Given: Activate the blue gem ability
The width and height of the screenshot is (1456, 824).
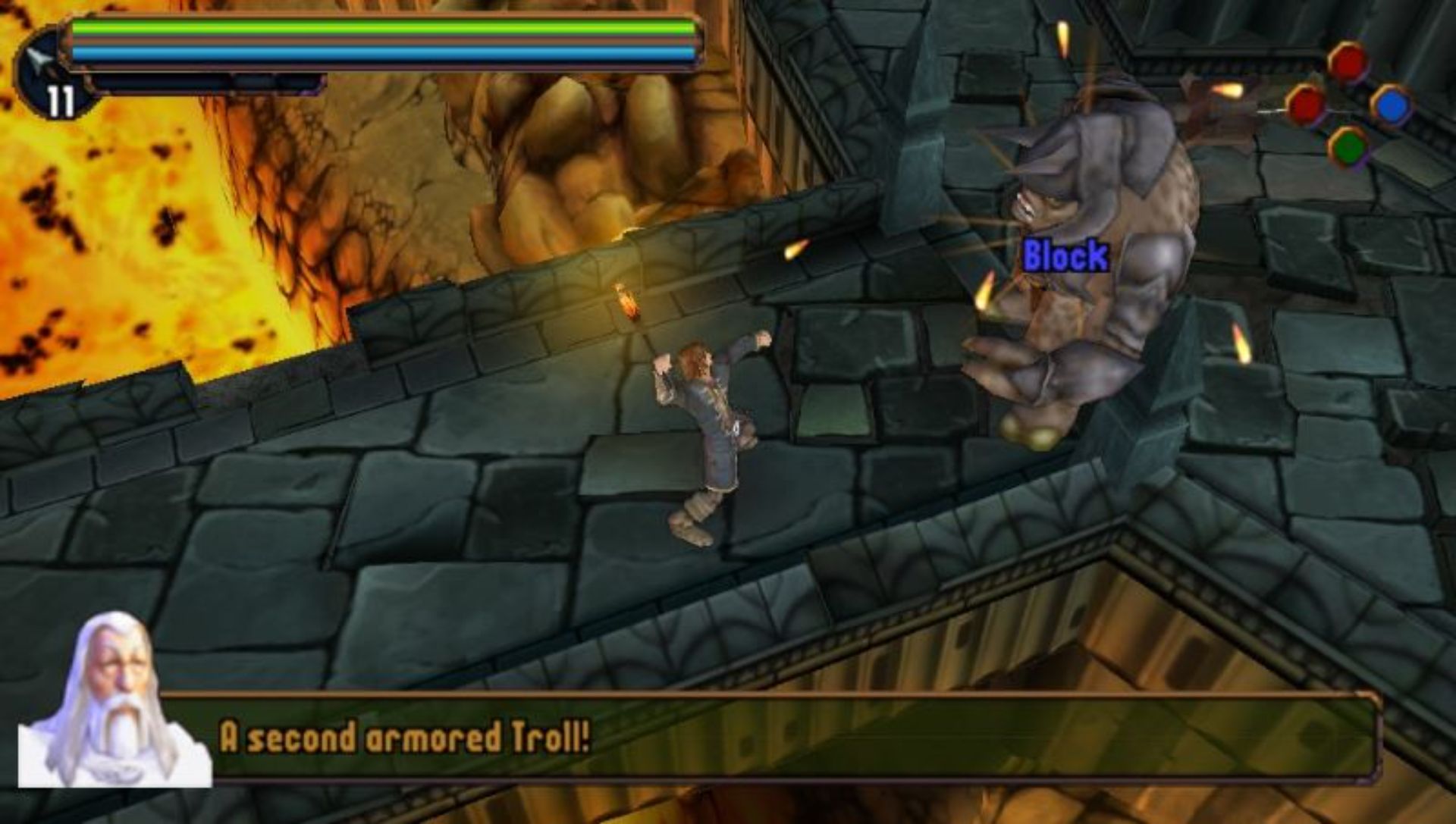Looking at the screenshot, I should [x=1392, y=105].
